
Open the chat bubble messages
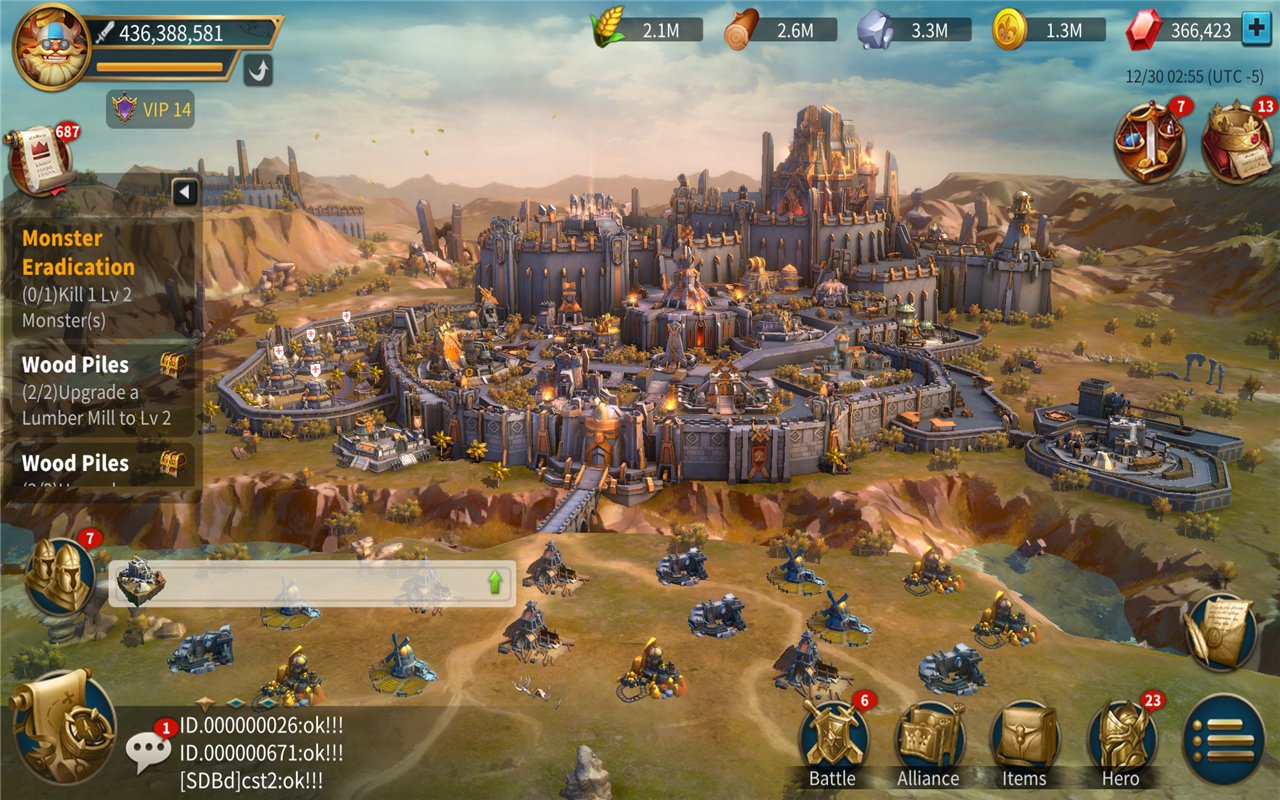148,750
